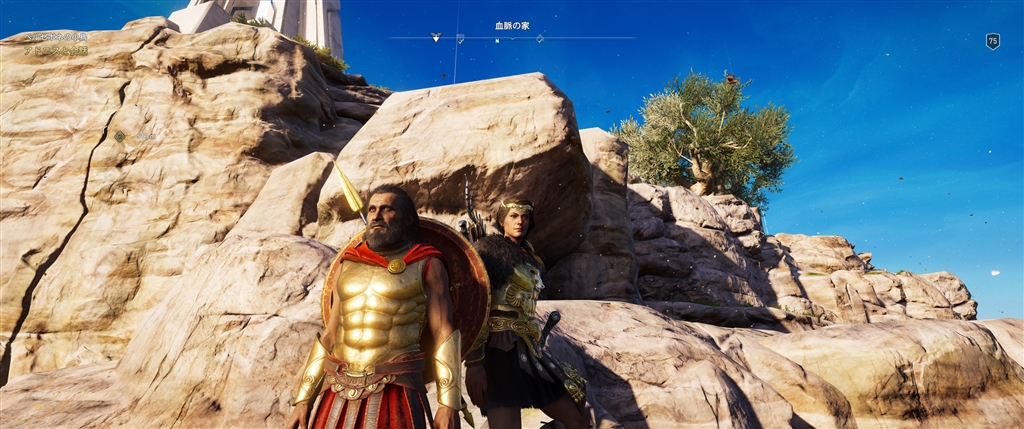Select the diamond marker on the compass bar
The height and width of the screenshot is (429, 1024).
(x=540, y=38)
